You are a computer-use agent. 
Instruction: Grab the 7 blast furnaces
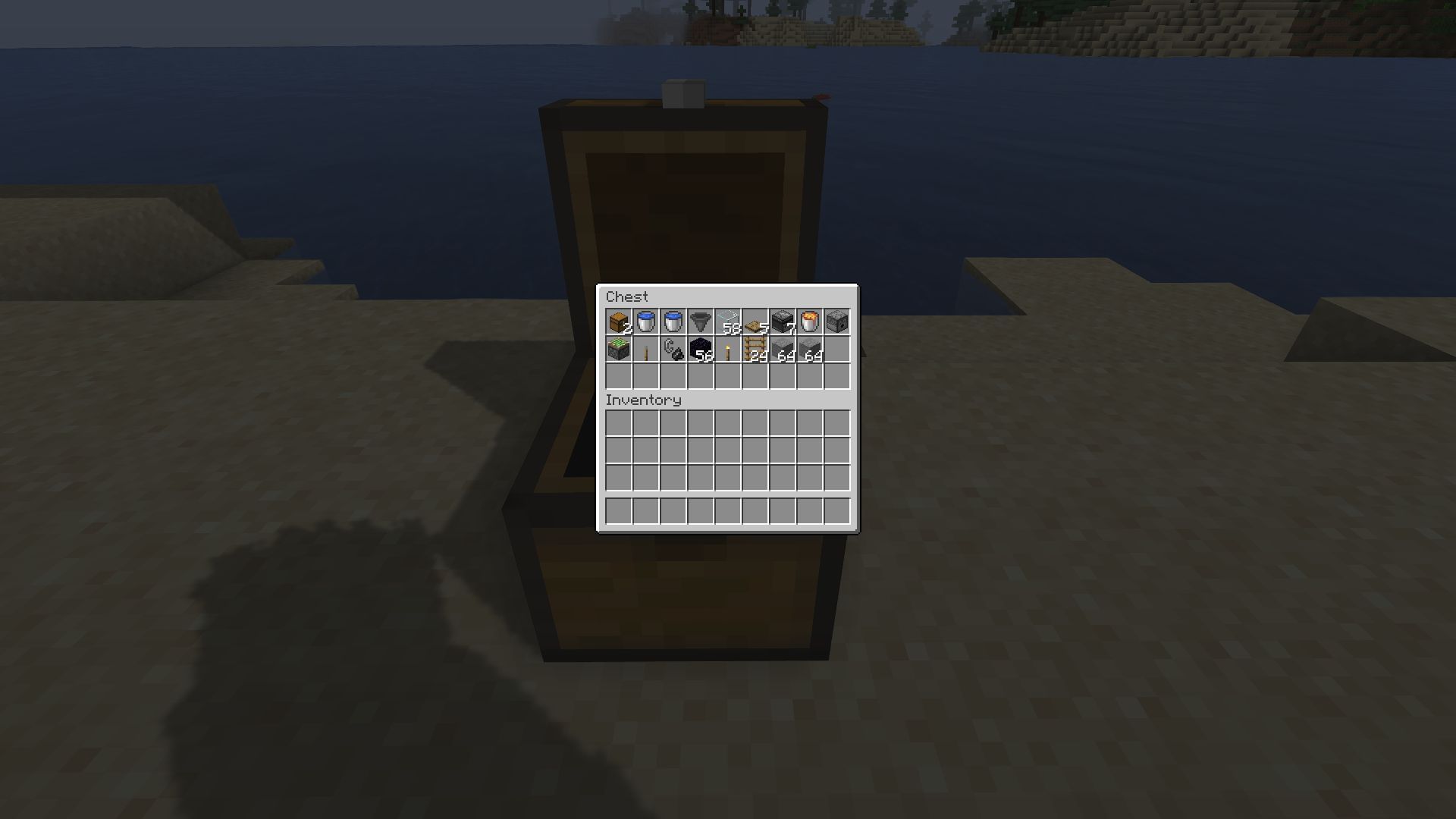[783, 322]
